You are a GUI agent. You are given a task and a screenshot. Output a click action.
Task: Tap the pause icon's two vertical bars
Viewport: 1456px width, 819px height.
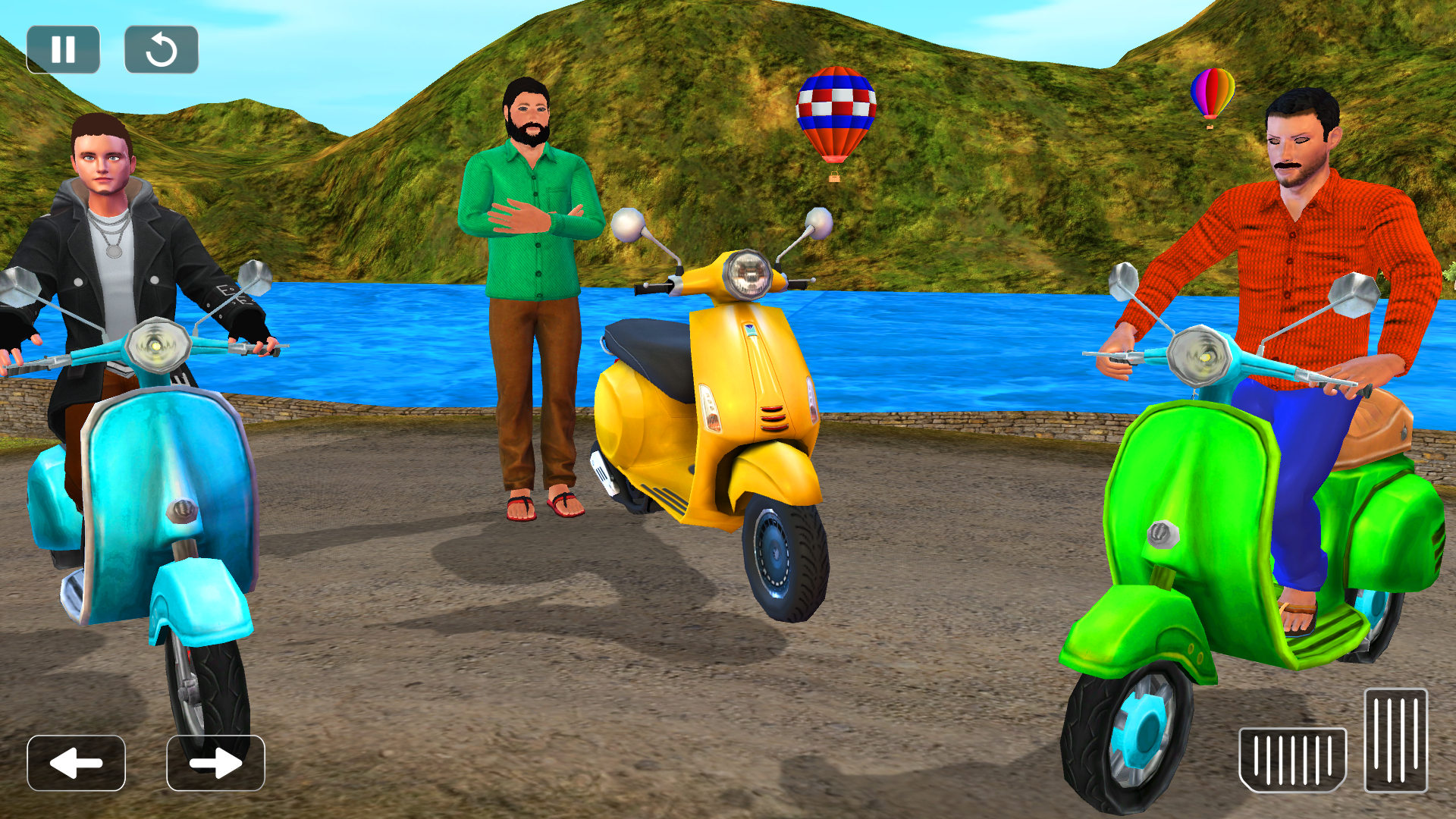click(x=65, y=49)
